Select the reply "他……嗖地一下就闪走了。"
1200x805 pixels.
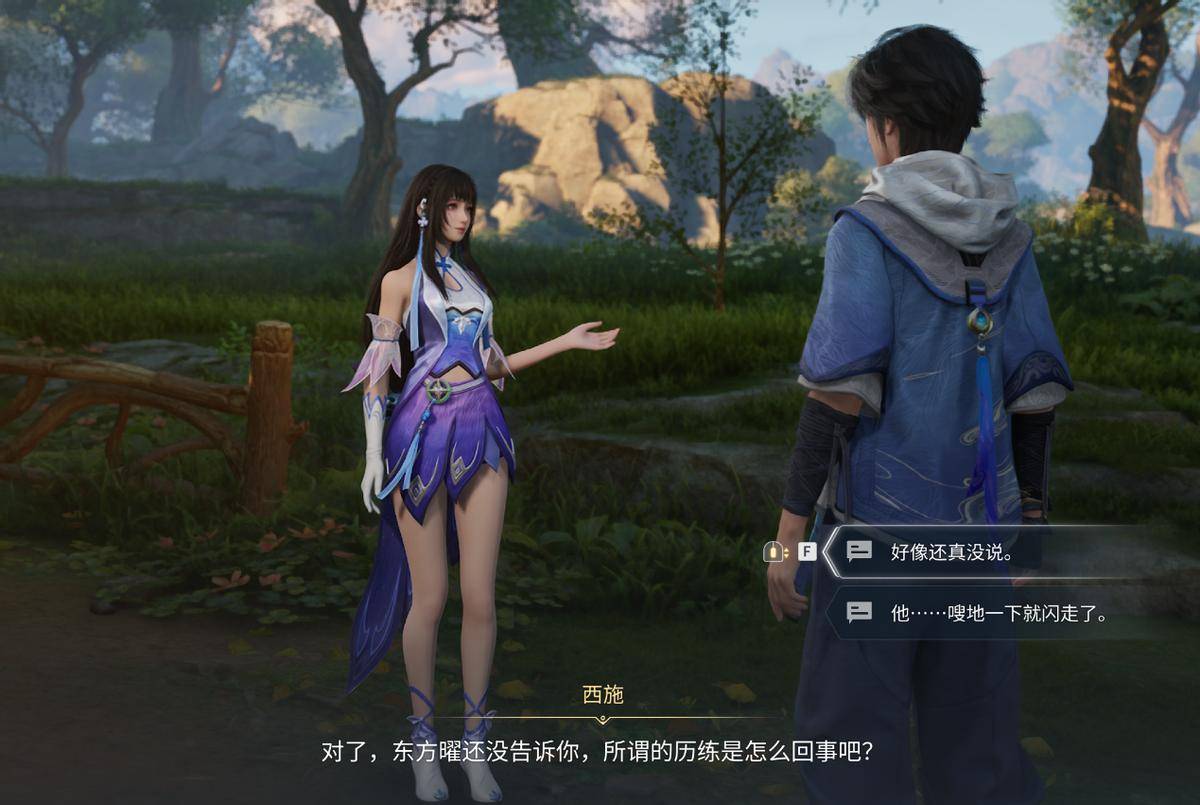click(x=998, y=613)
